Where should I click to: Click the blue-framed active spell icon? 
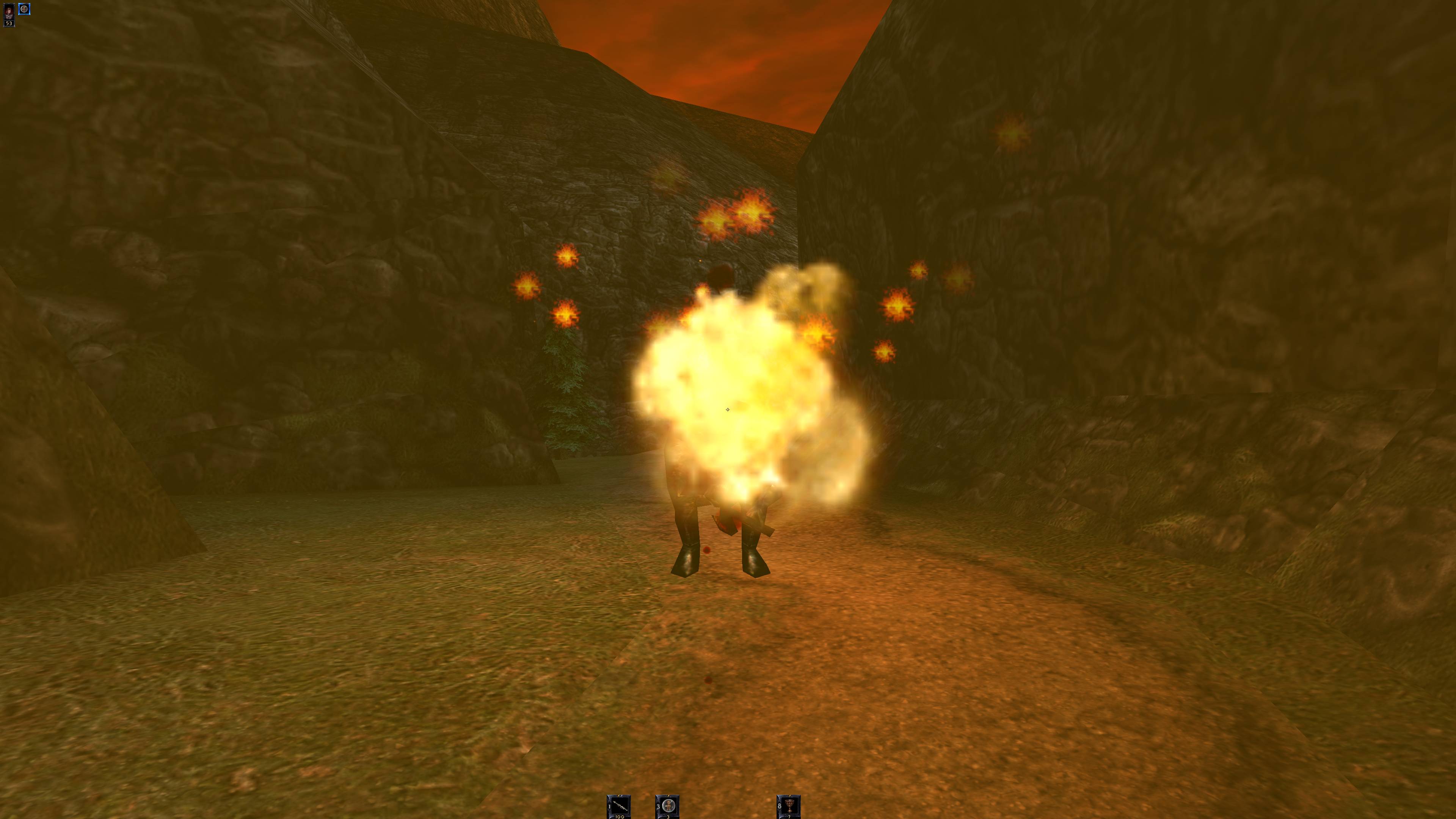pos(24,9)
